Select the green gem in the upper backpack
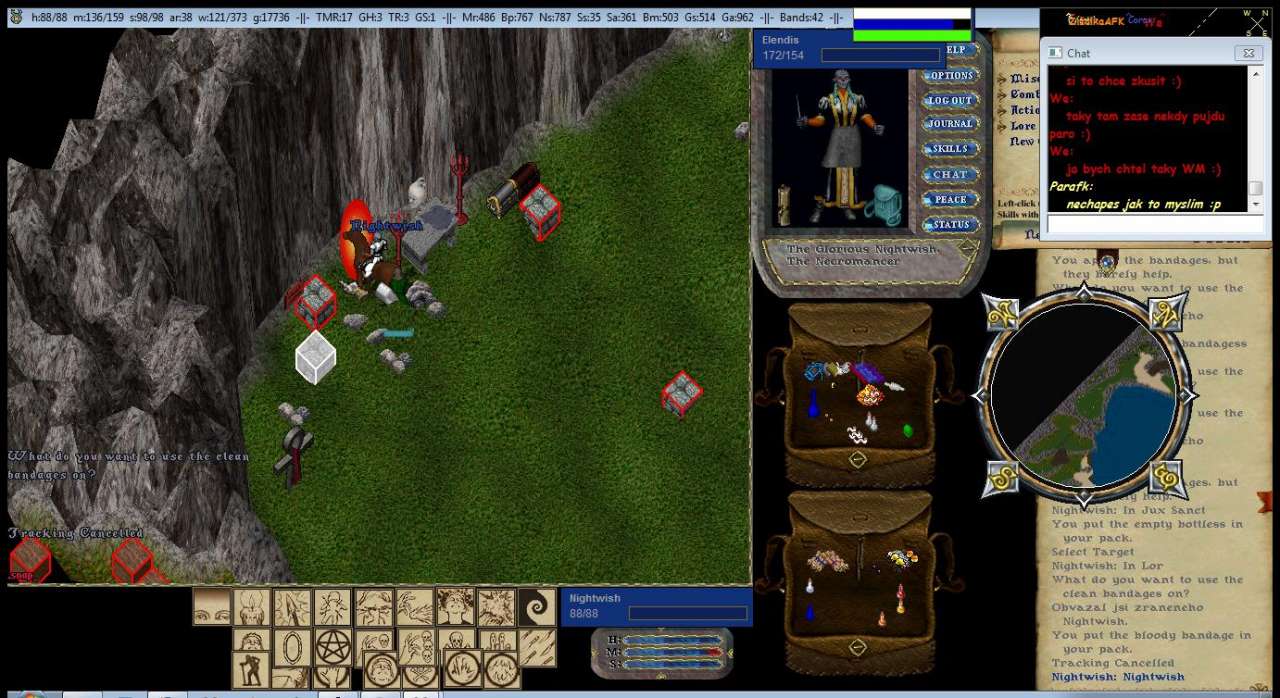Viewport: 1280px width, 698px height. (908, 431)
